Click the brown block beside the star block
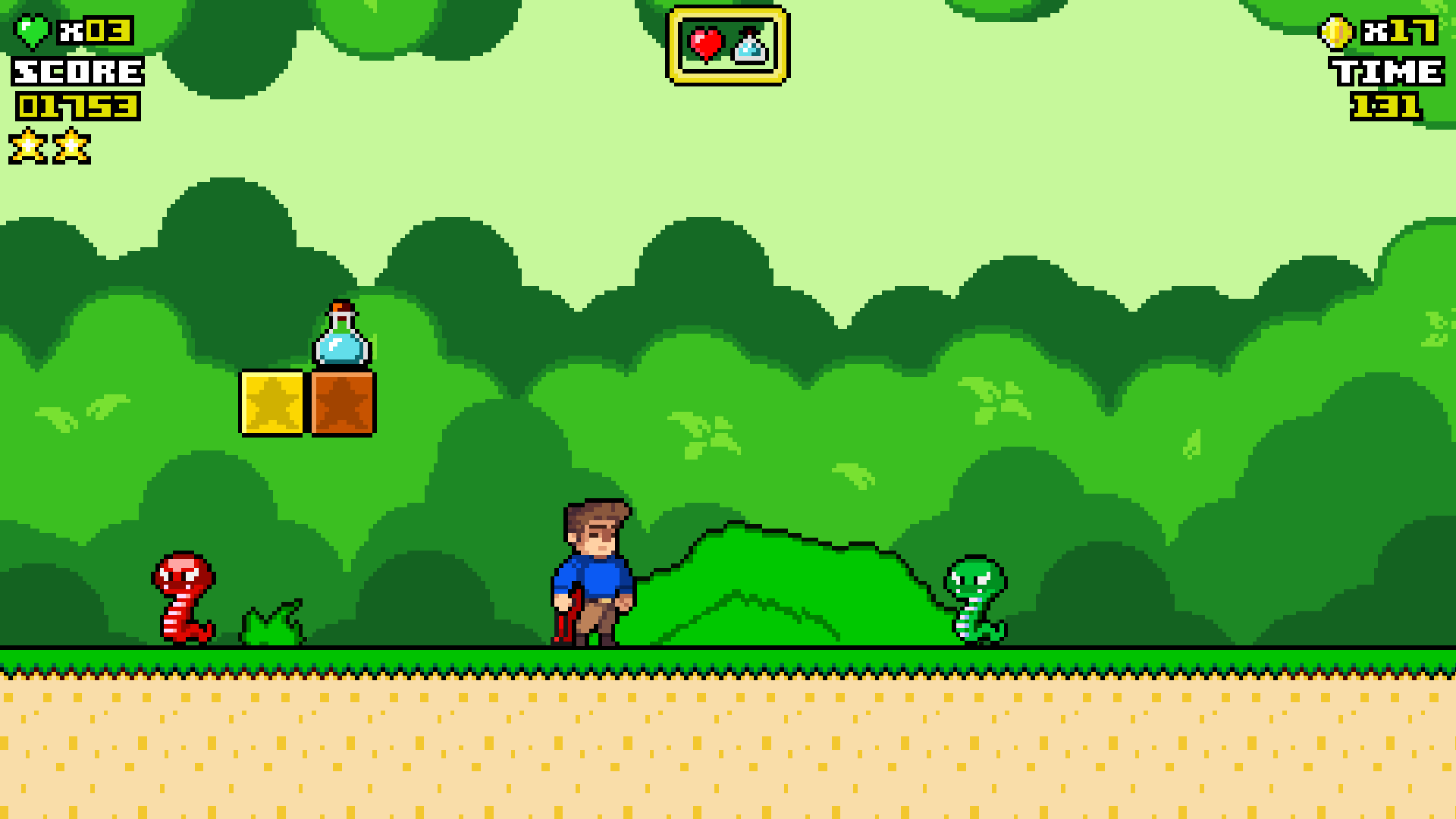This screenshot has height=819, width=1456. [341, 403]
